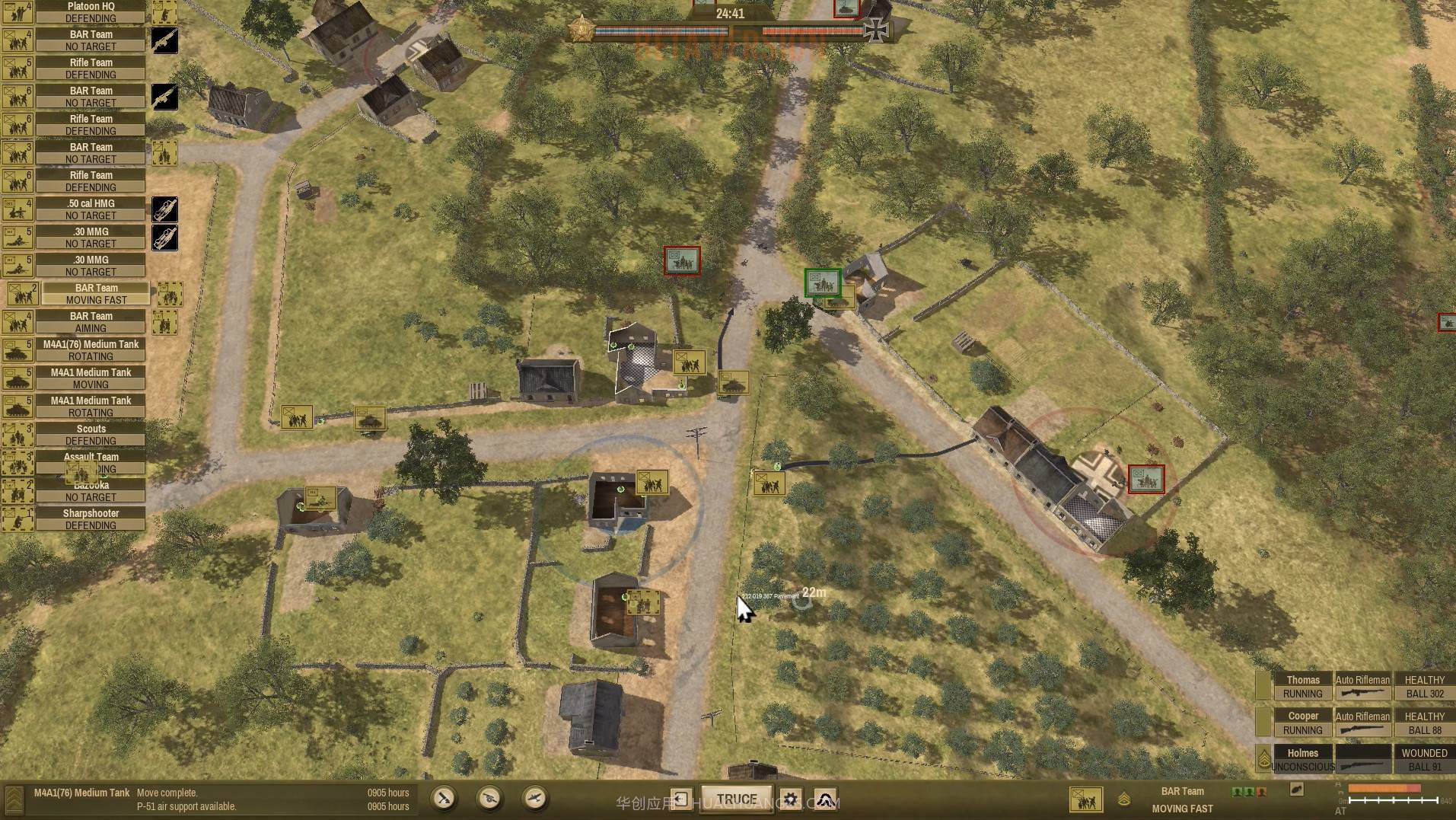Click the exit arrow icon left of TRUCE
Viewport: 1456px width, 820px height.
point(681,797)
